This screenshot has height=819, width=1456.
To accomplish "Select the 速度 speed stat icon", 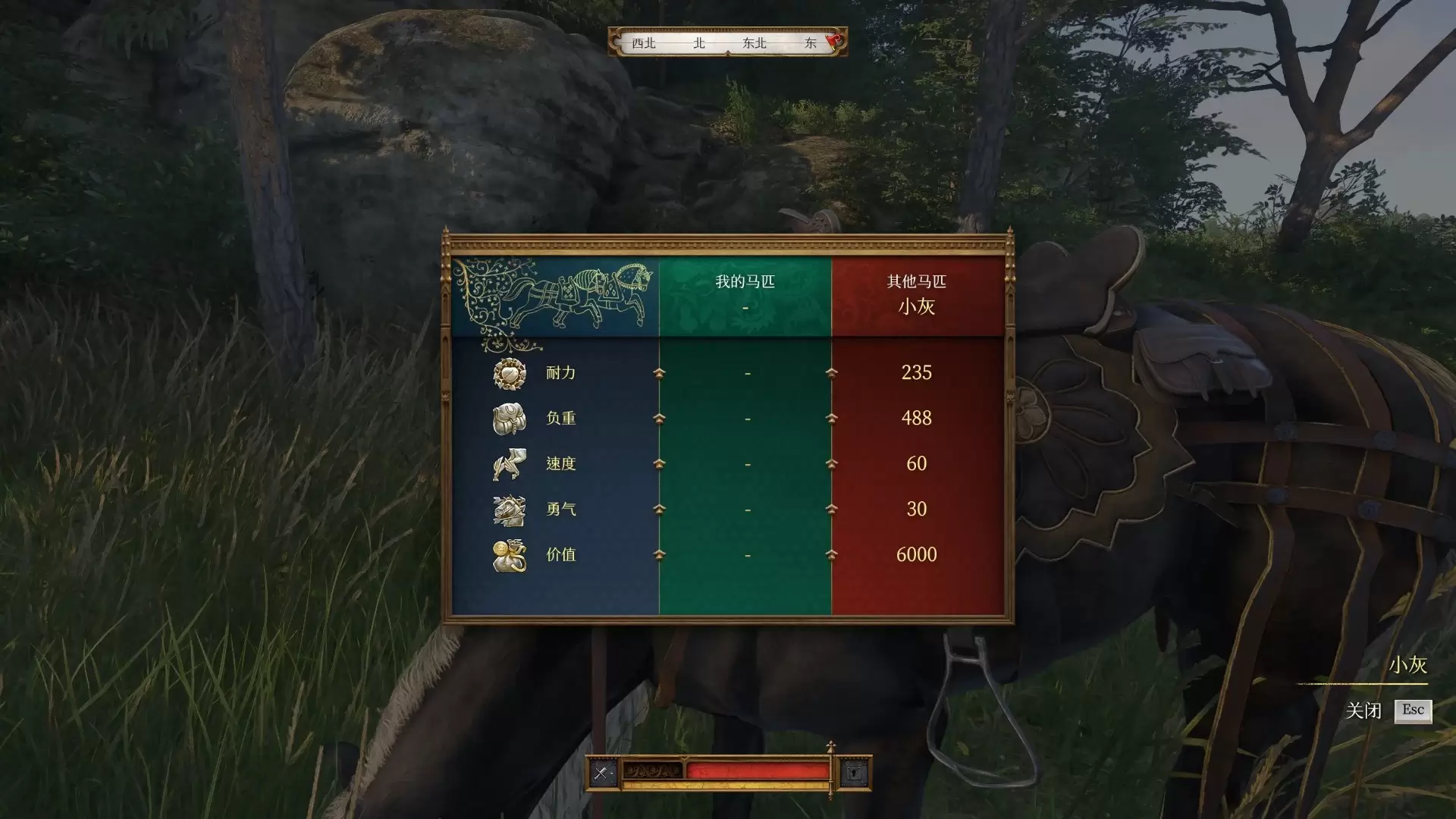I will [510, 463].
